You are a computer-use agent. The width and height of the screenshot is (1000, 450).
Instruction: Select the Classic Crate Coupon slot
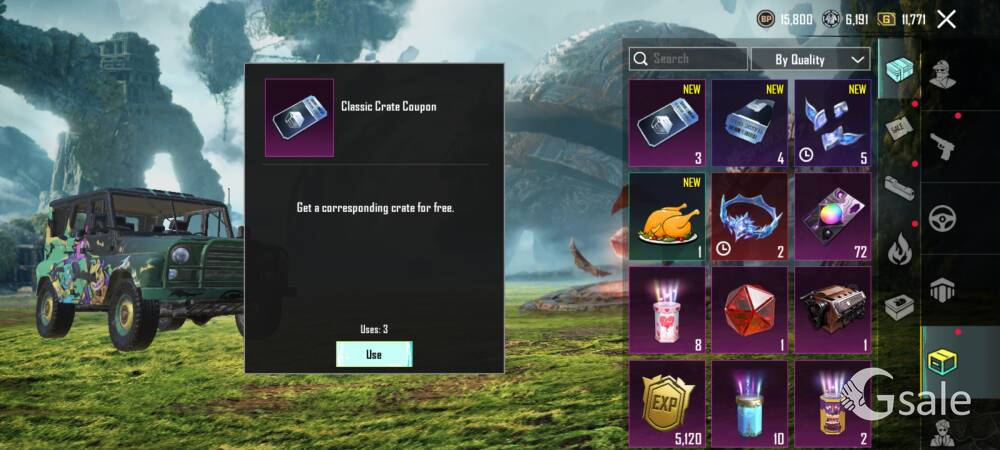coord(667,123)
